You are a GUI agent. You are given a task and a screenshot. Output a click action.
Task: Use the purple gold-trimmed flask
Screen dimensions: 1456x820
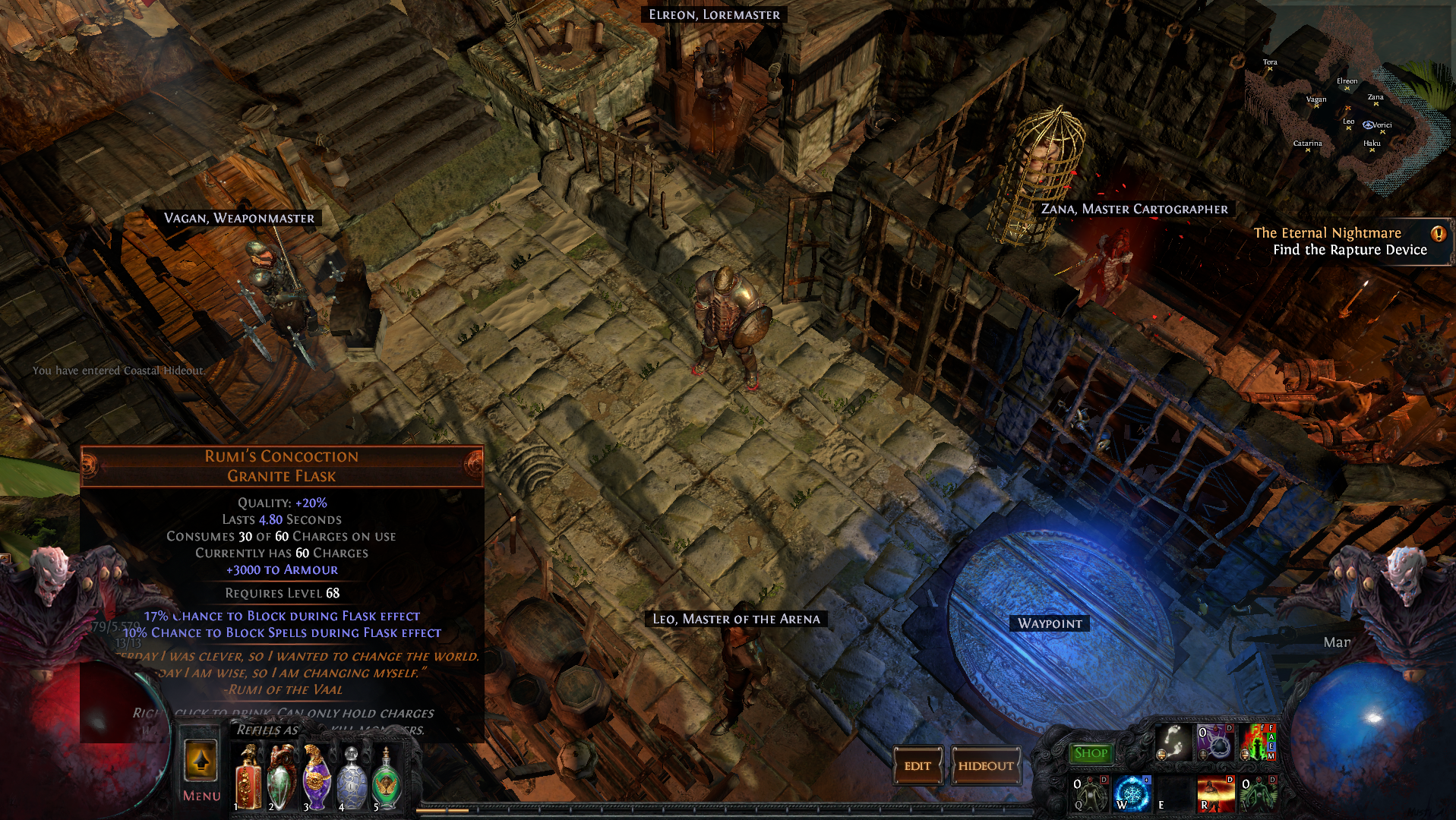(316, 777)
